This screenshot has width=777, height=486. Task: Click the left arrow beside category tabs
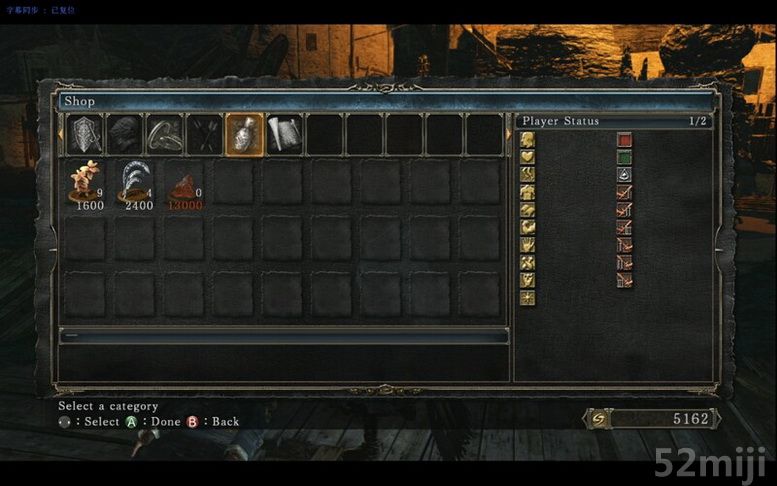pos(61,133)
